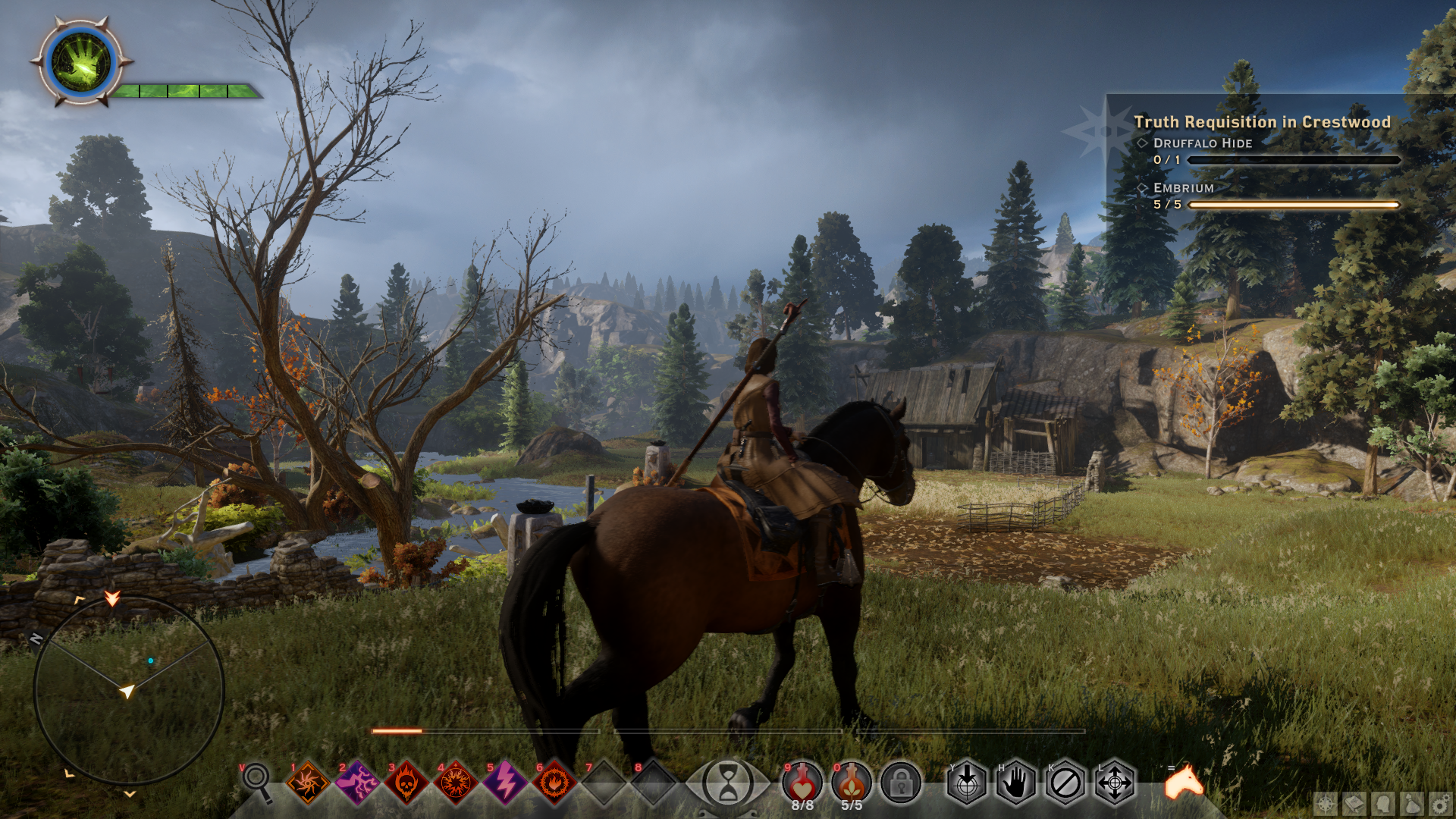Click the locked padlock potion slot
Viewport: 1456px width, 819px height.
901,783
